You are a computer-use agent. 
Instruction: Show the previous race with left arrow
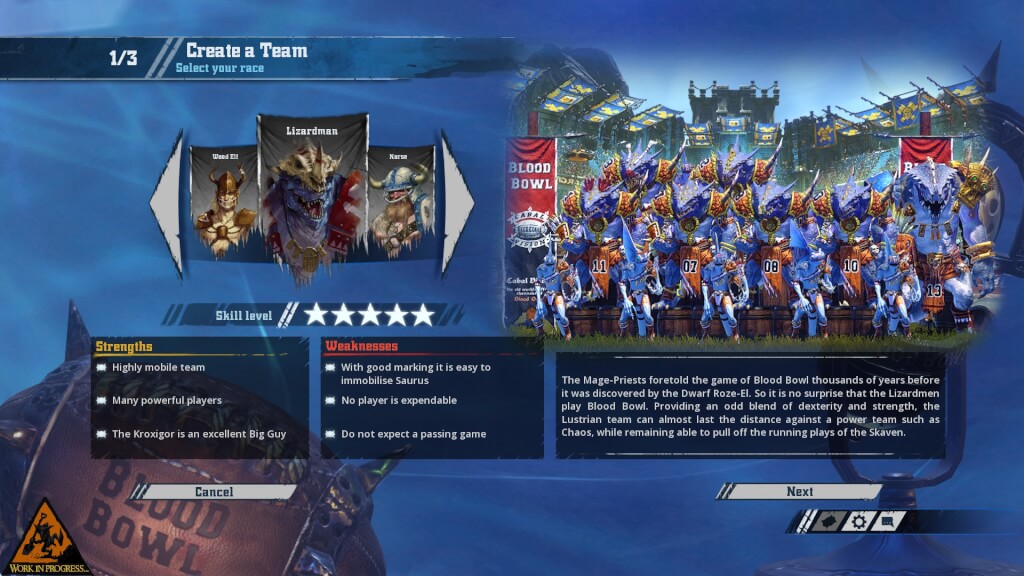pos(168,203)
